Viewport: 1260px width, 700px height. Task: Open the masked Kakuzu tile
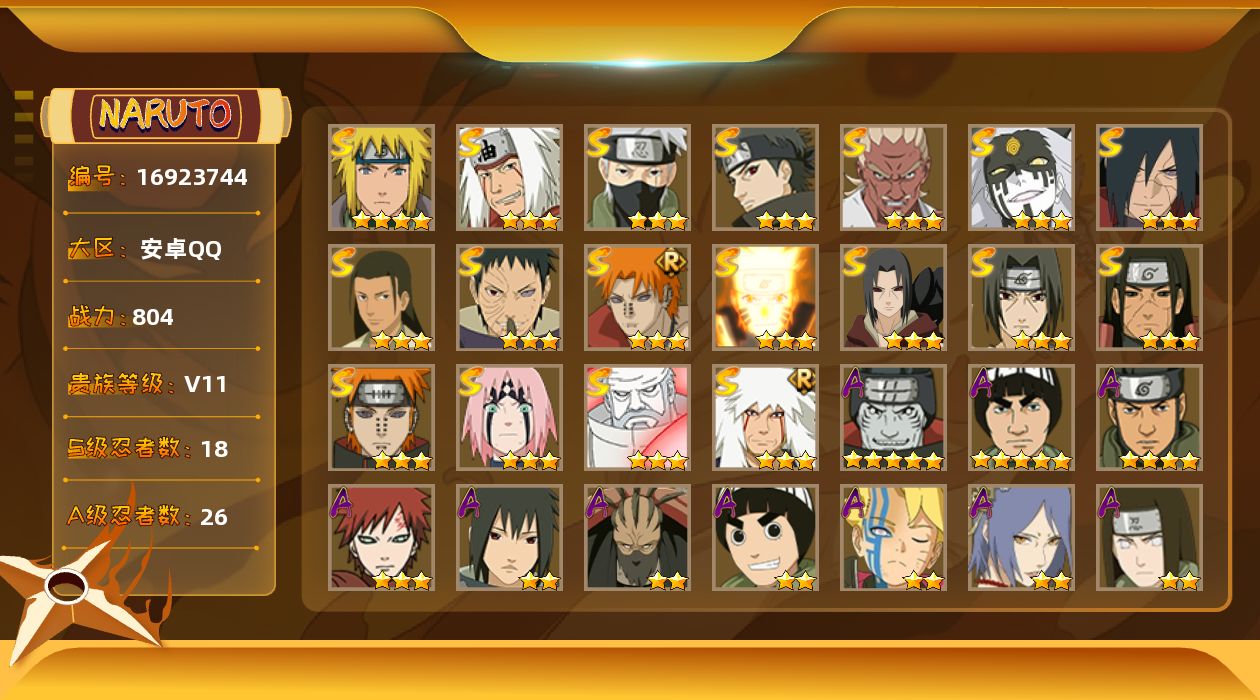point(637,538)
